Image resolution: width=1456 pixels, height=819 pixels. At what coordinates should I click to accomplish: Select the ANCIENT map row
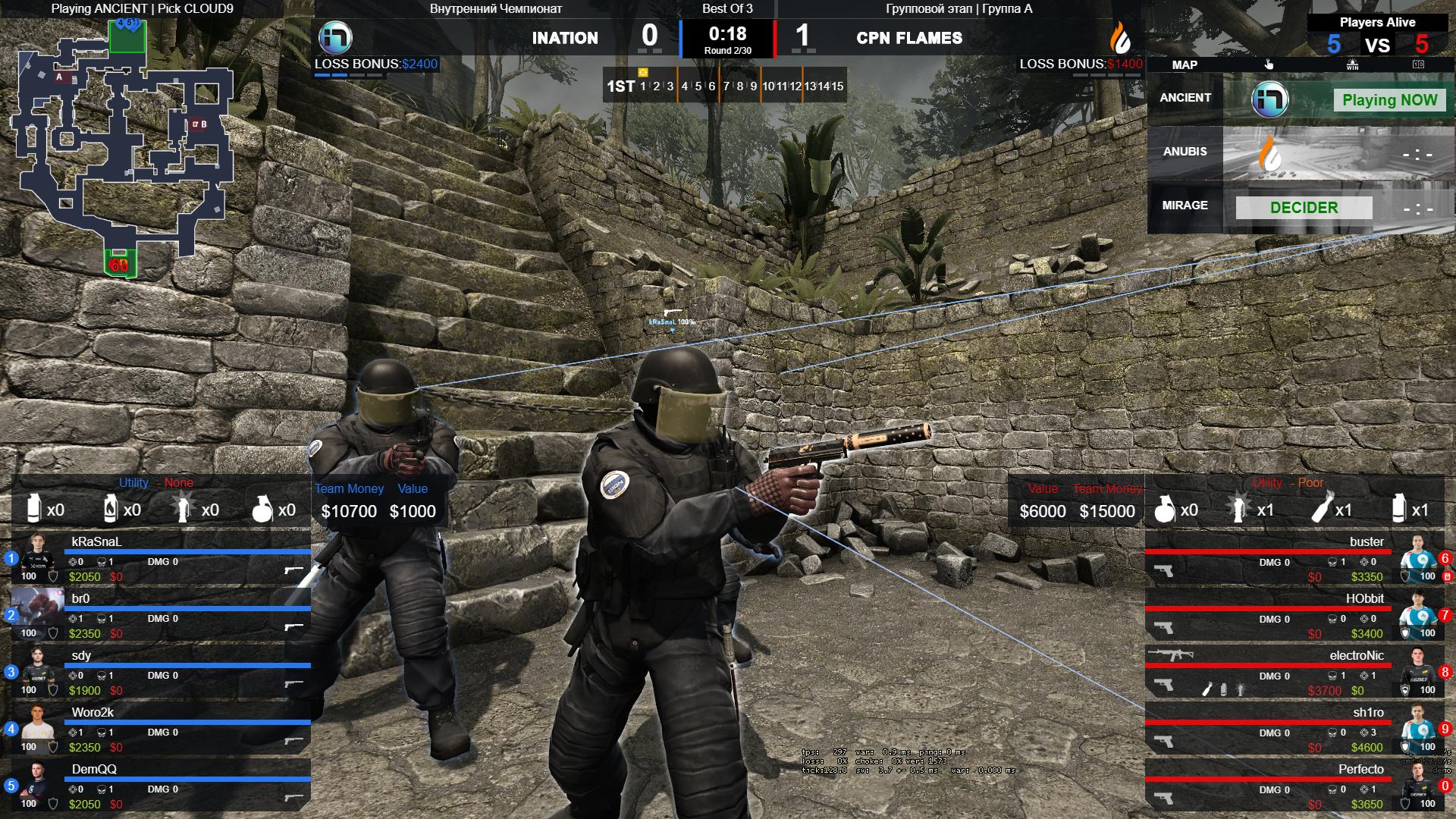click(1301, 99)
